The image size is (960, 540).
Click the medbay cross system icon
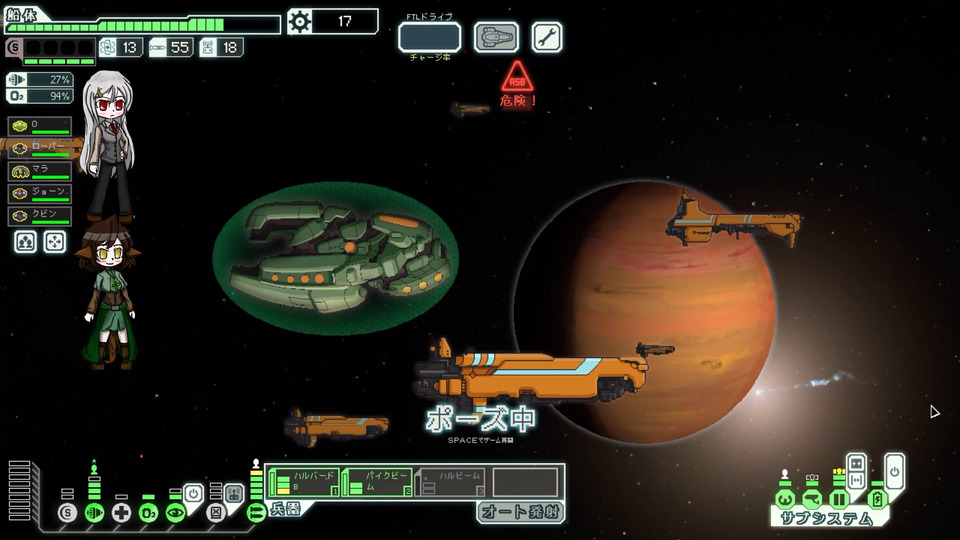(122, 513)
